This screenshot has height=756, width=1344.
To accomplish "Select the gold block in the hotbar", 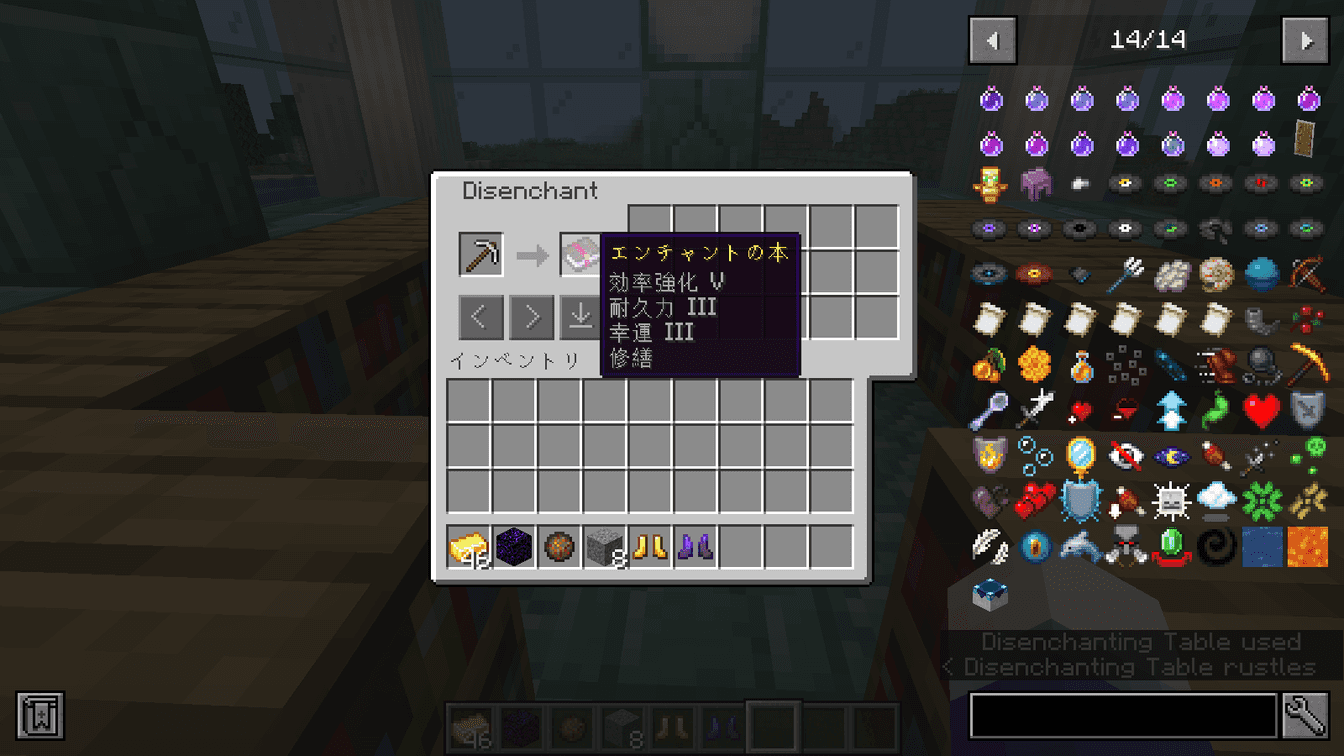I will [x=467, y=546].
